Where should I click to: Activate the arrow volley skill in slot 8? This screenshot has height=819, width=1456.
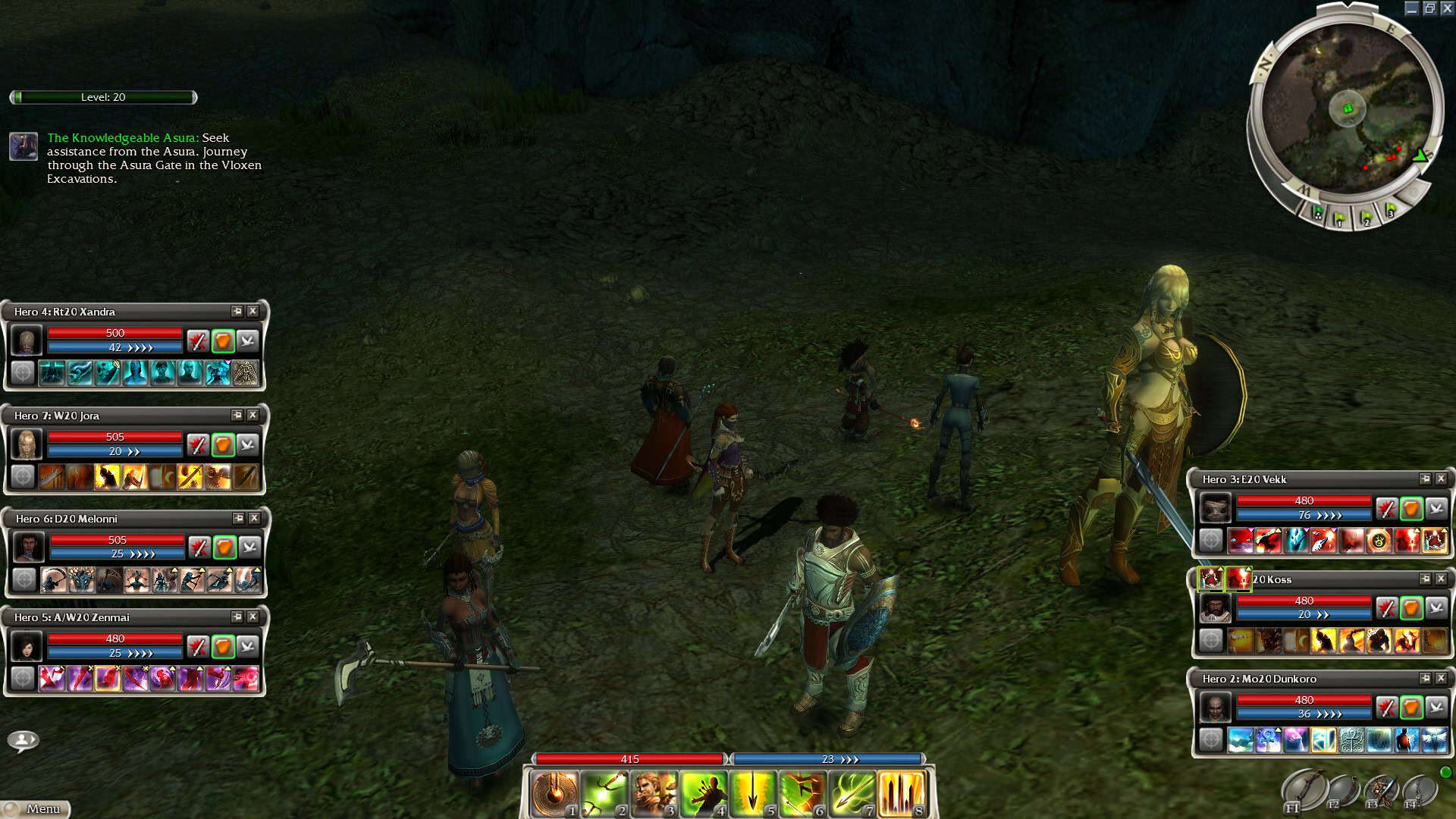point(901,794)
